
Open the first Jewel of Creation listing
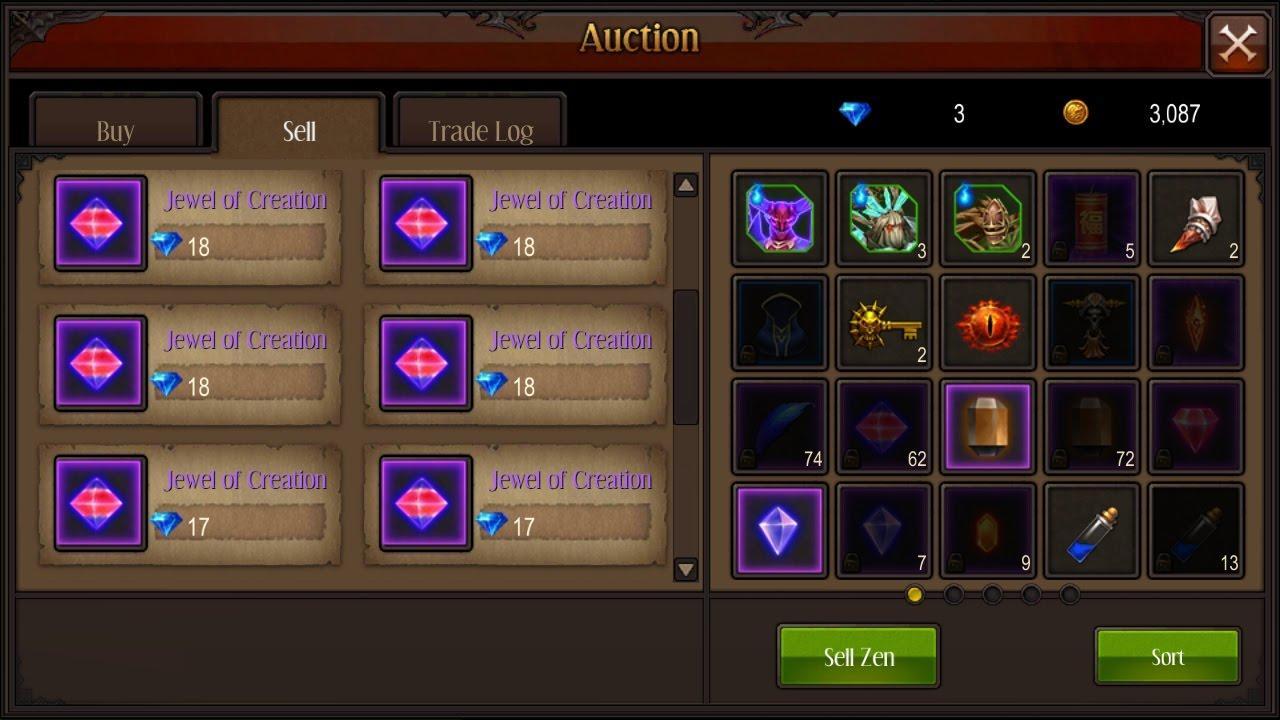(x=190, y=222)
